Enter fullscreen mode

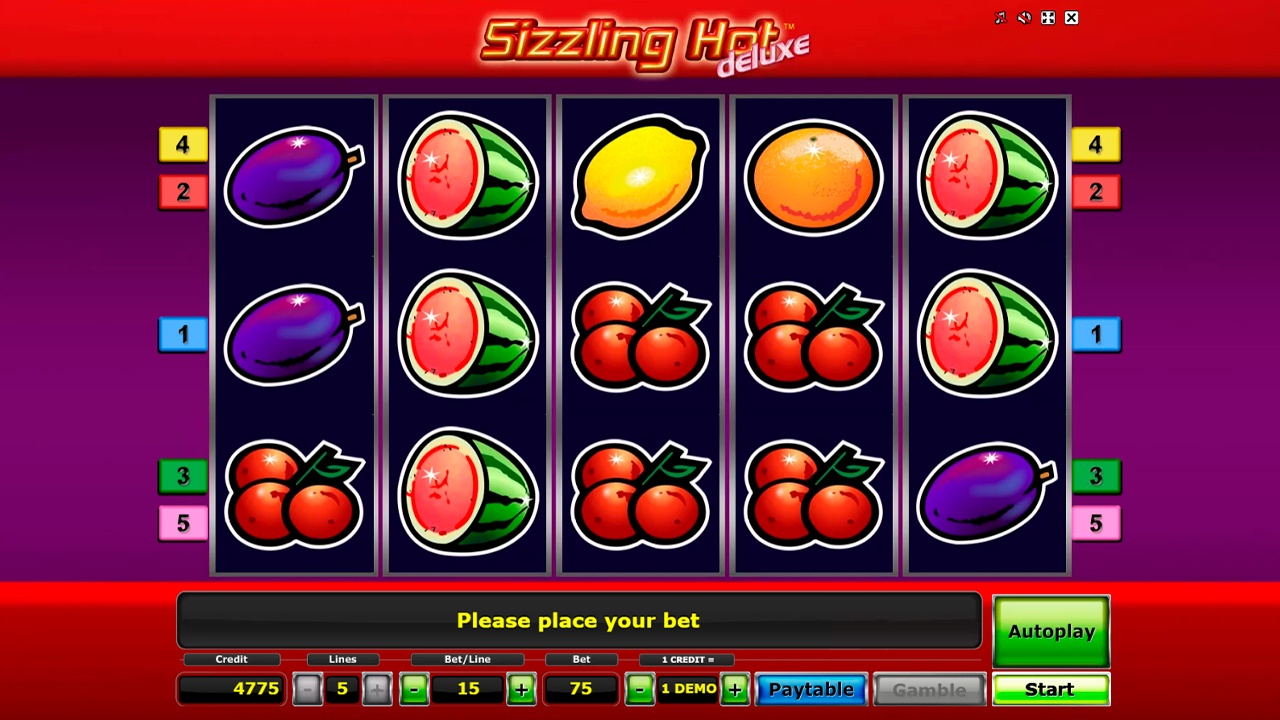click(1047, 17)
